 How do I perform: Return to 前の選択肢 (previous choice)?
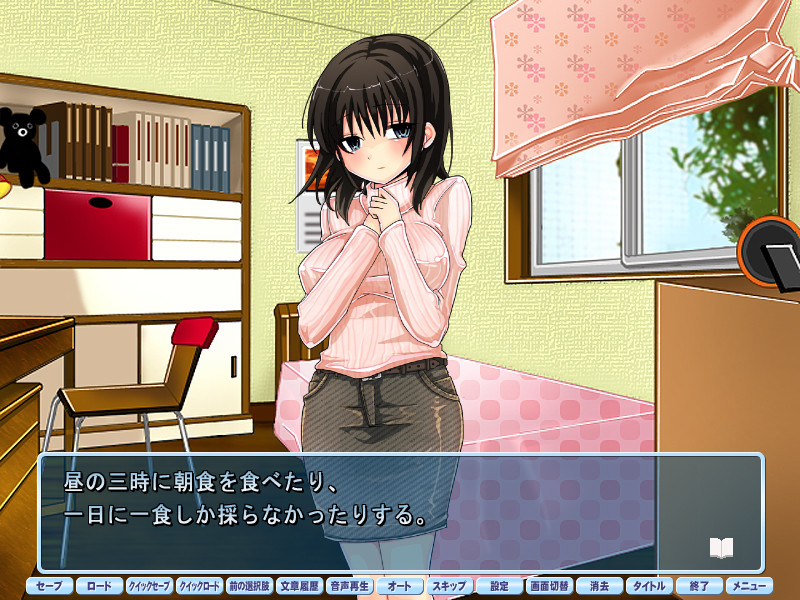tap(249, 586)
